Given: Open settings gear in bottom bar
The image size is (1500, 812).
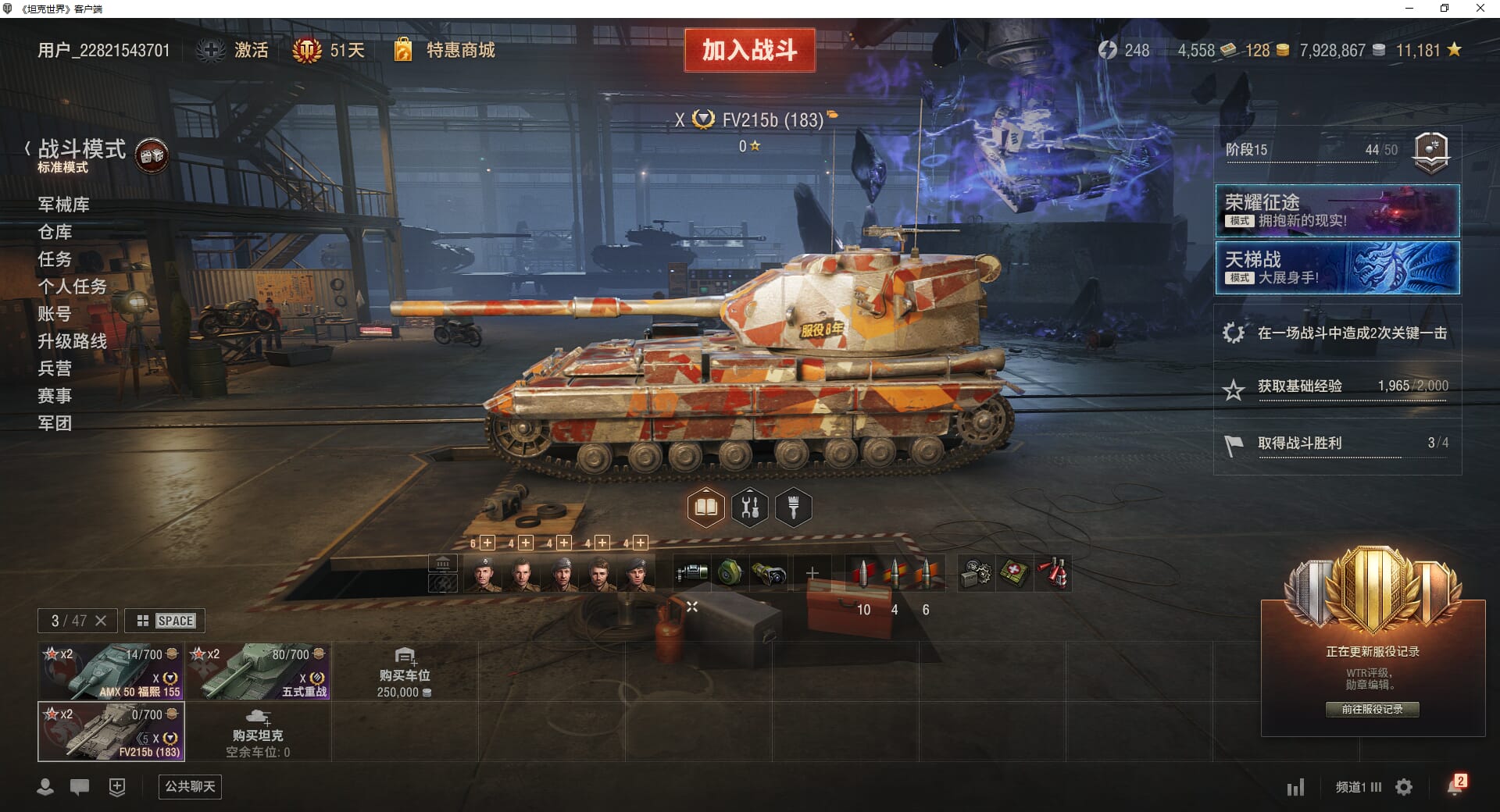Looking at the screenshot, I should pyautogui.click(x=1404, y=787).
